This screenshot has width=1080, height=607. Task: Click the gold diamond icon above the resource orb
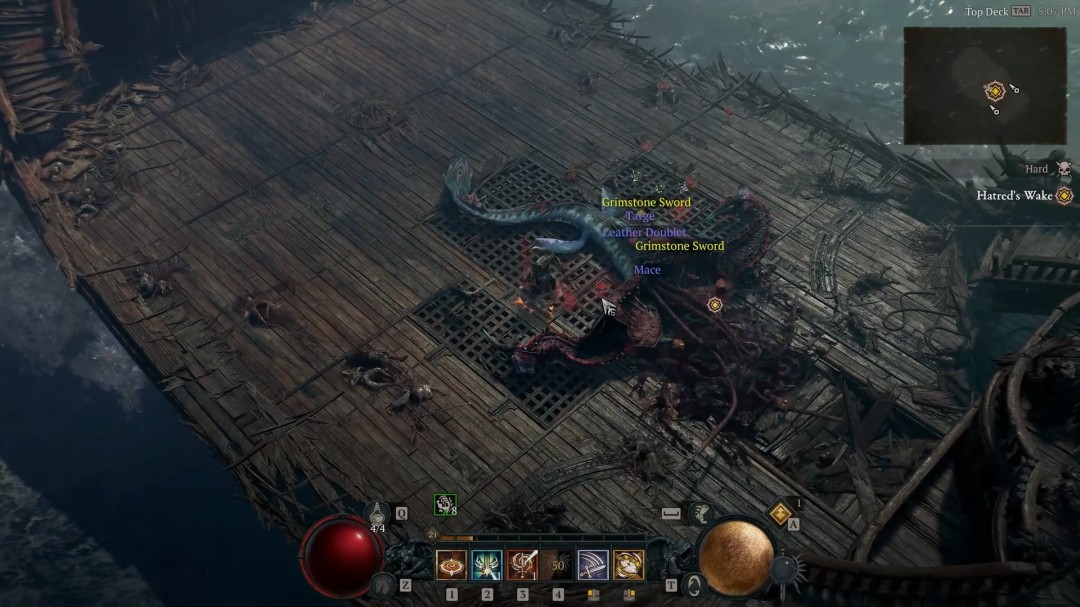tap(781, 513)
